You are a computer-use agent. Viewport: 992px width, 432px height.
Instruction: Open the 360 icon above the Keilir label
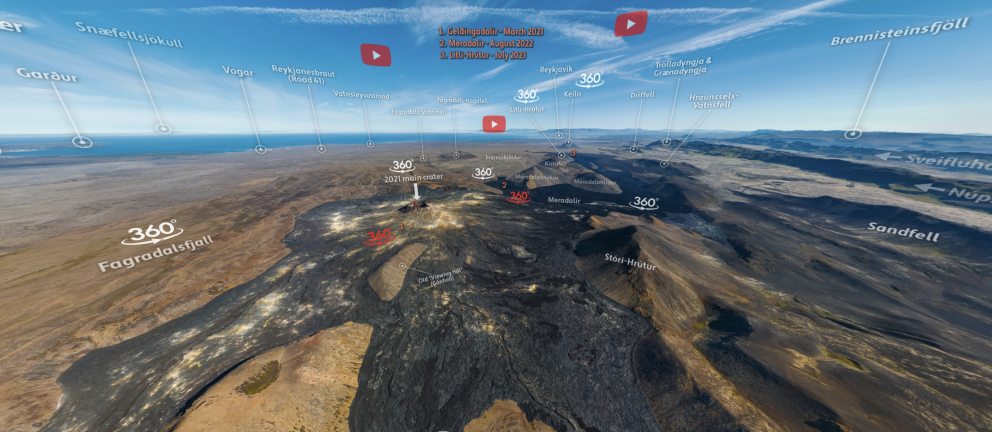click(x=590, y=79)
